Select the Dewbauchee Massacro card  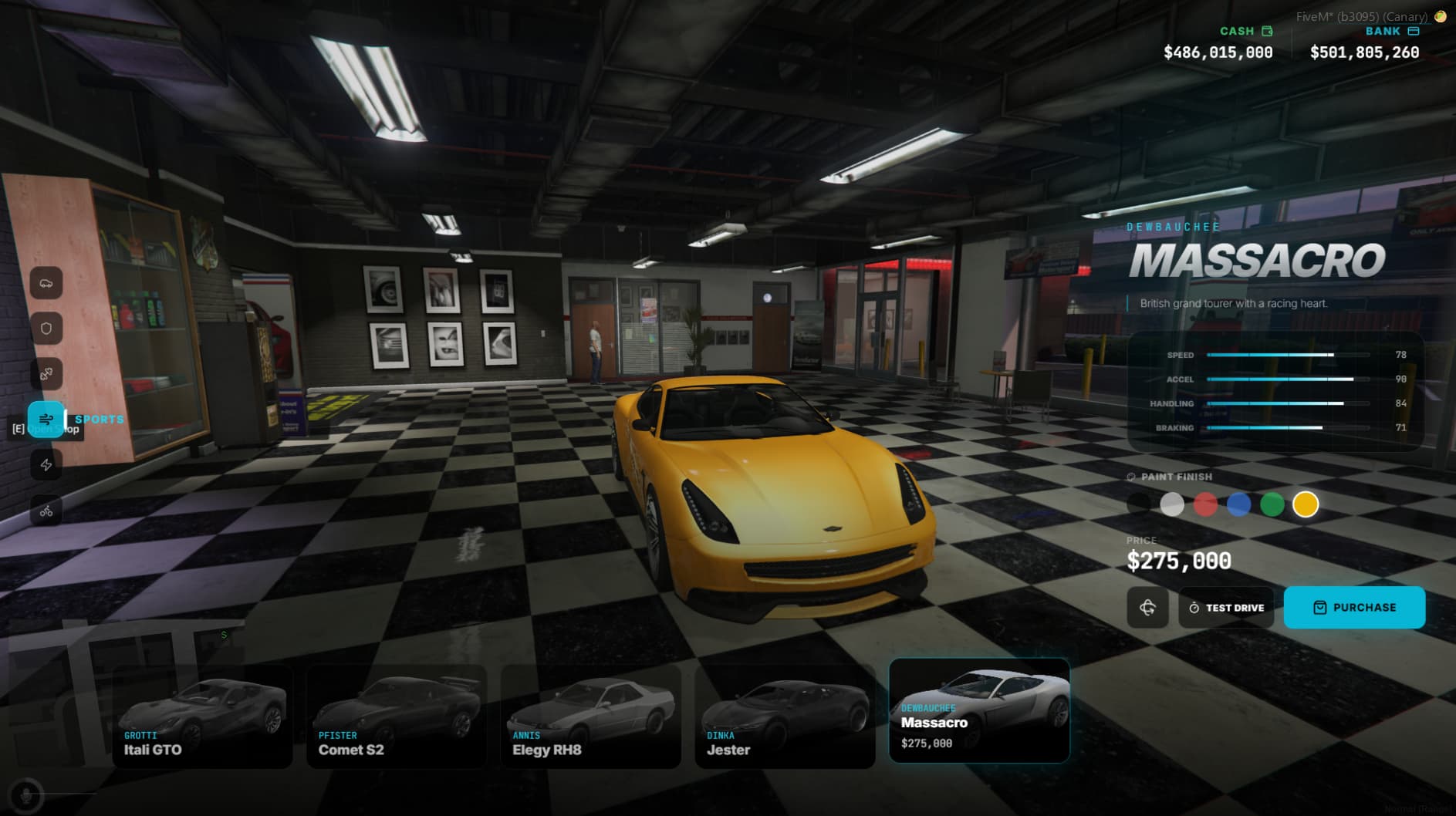pyautogui.click(x=979, y=711)
